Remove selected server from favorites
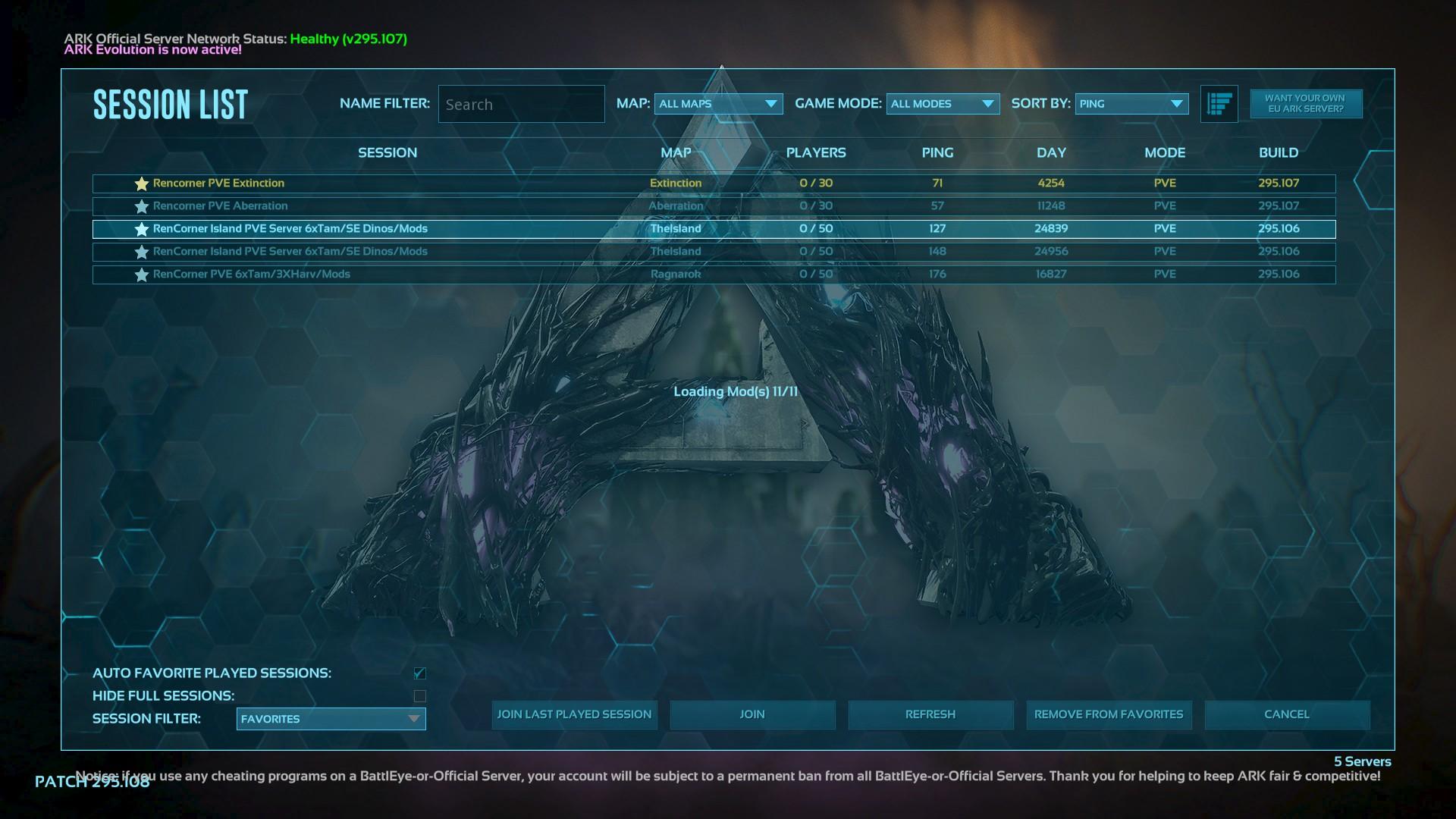Viewport: 1456px width, 819px height. [x=1109, y=714]
